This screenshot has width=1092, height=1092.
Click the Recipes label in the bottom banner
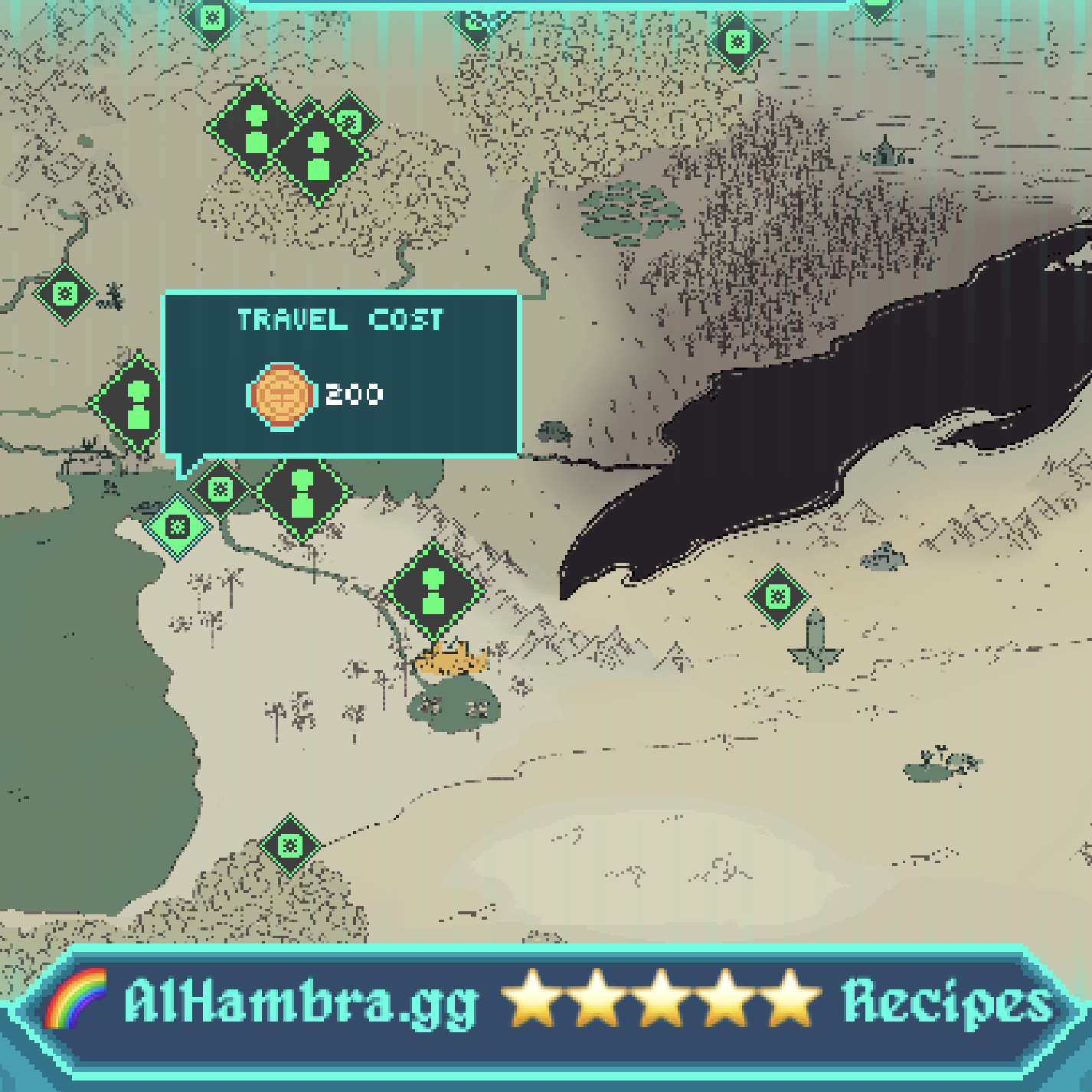(x=947, y=1000)
